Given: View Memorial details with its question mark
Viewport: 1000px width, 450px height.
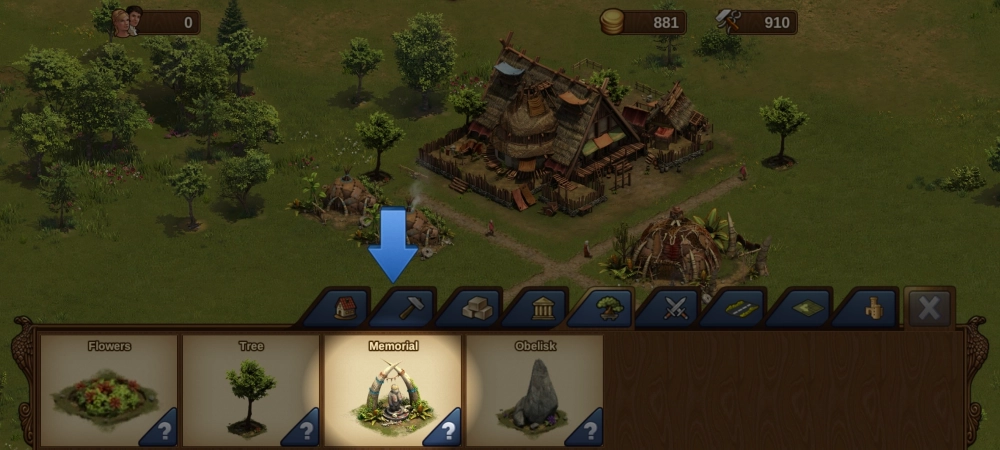Looking at the screenshot, I should [447, 430].
